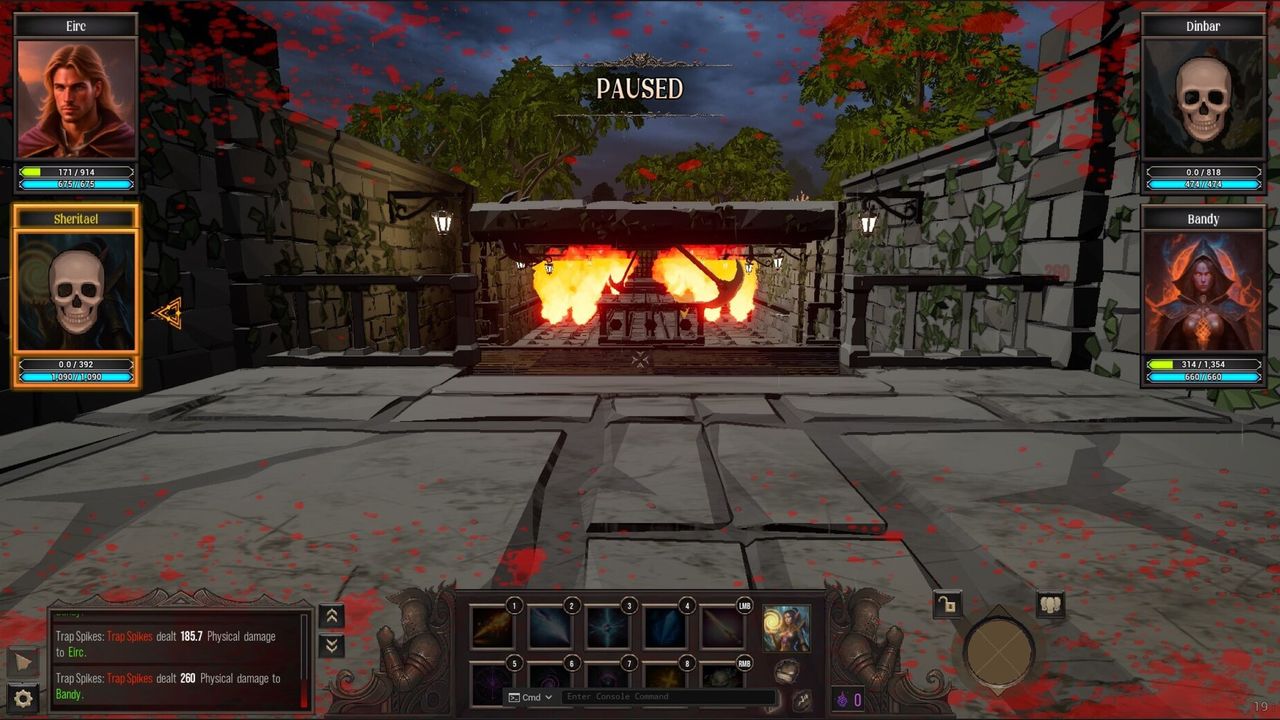Click the play arrow button to unpause

tap(23, 661)
